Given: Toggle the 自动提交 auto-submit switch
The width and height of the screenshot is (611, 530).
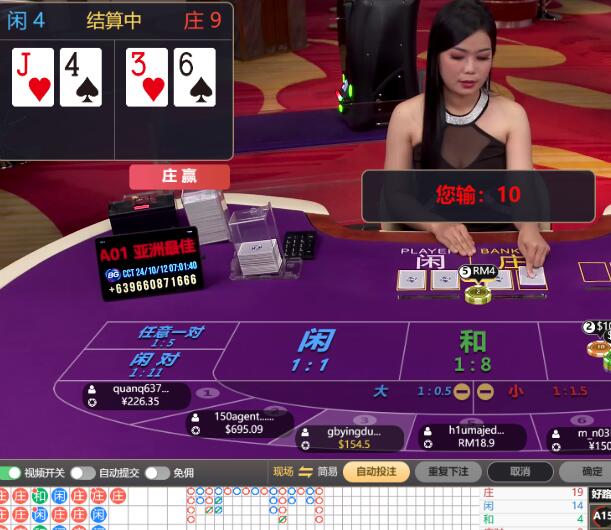Looking at the screenshot, I should pos(85,472).
